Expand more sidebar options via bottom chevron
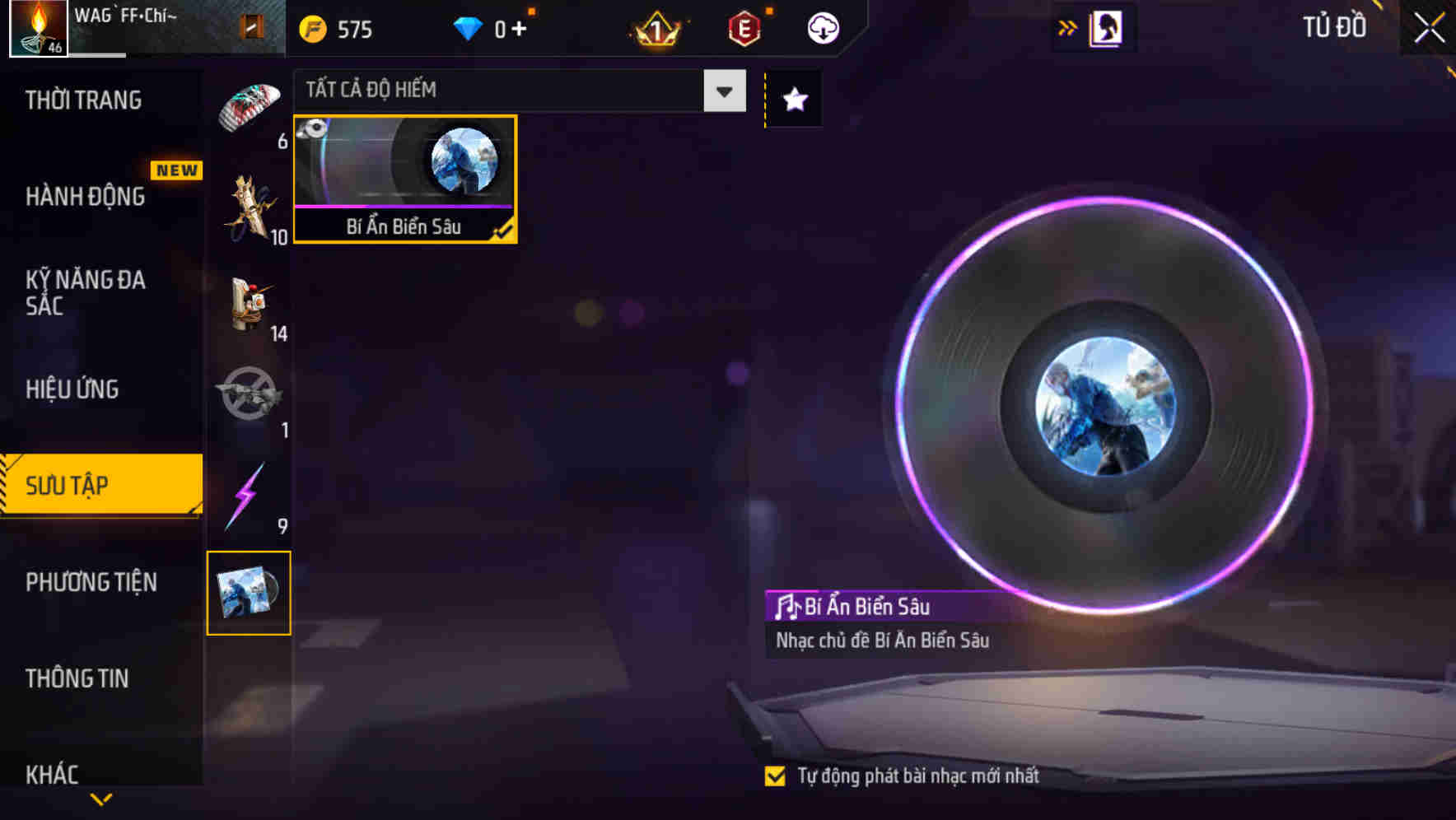1456x820 pixels. click(101, 799)
